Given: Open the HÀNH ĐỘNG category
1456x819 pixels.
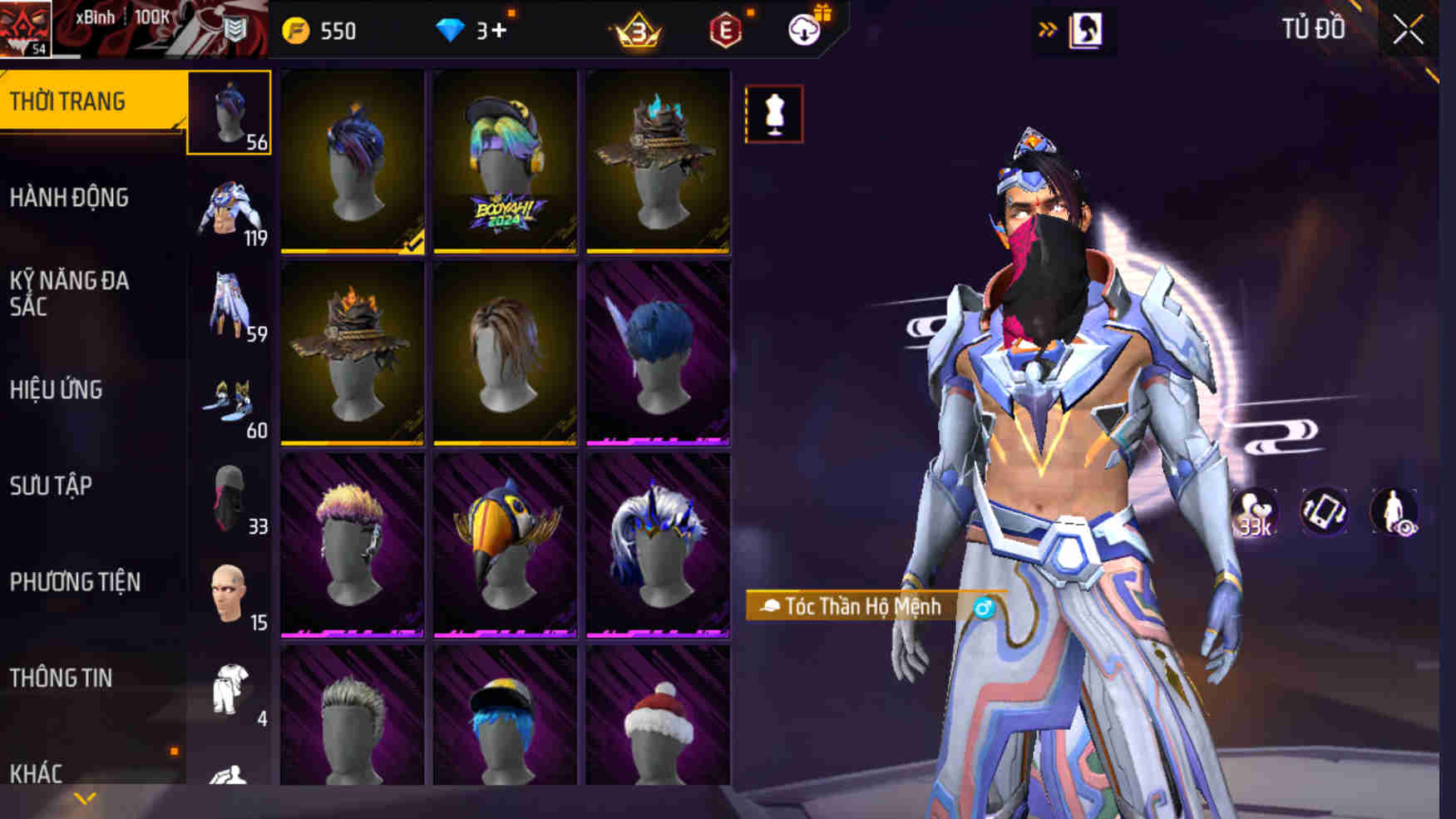Looking at the screenshot, I should click(70, 198).
